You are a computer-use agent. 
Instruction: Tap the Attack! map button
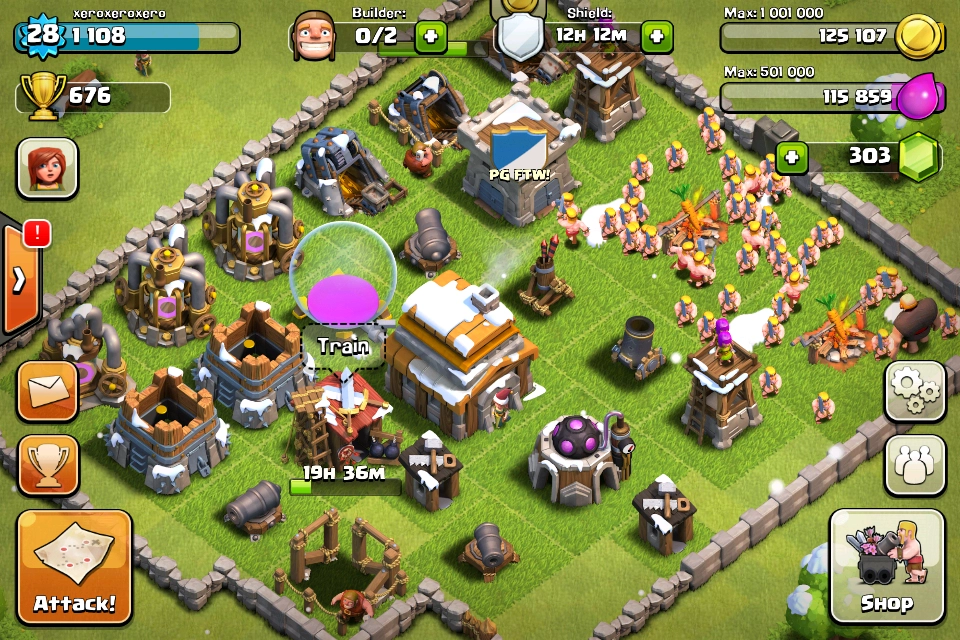pyautogui.click(x=74, y=567)
